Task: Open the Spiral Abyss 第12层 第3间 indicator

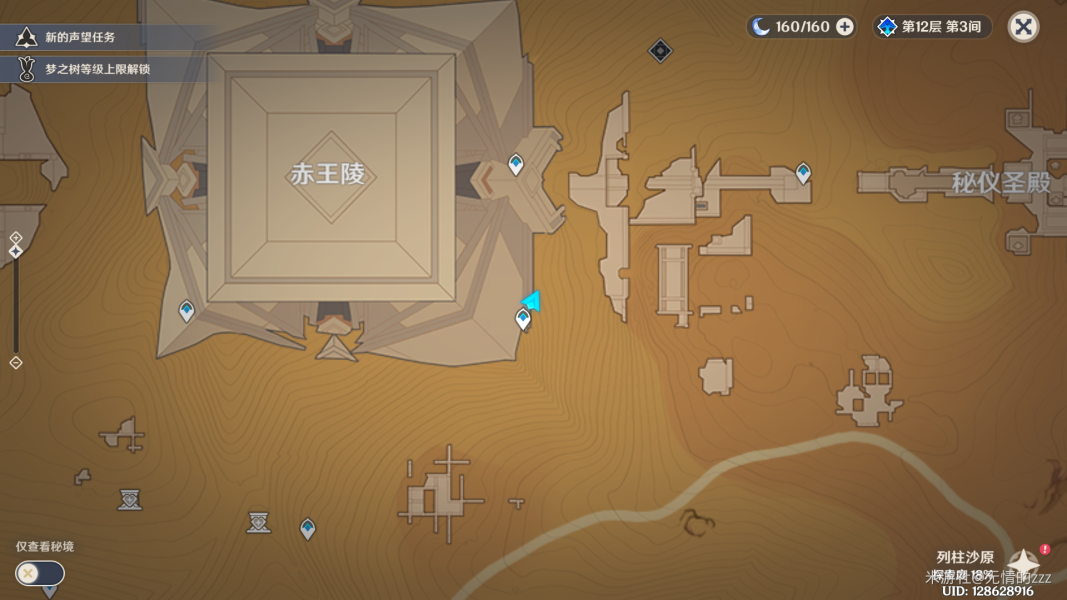Action: (x=932, y=27)
